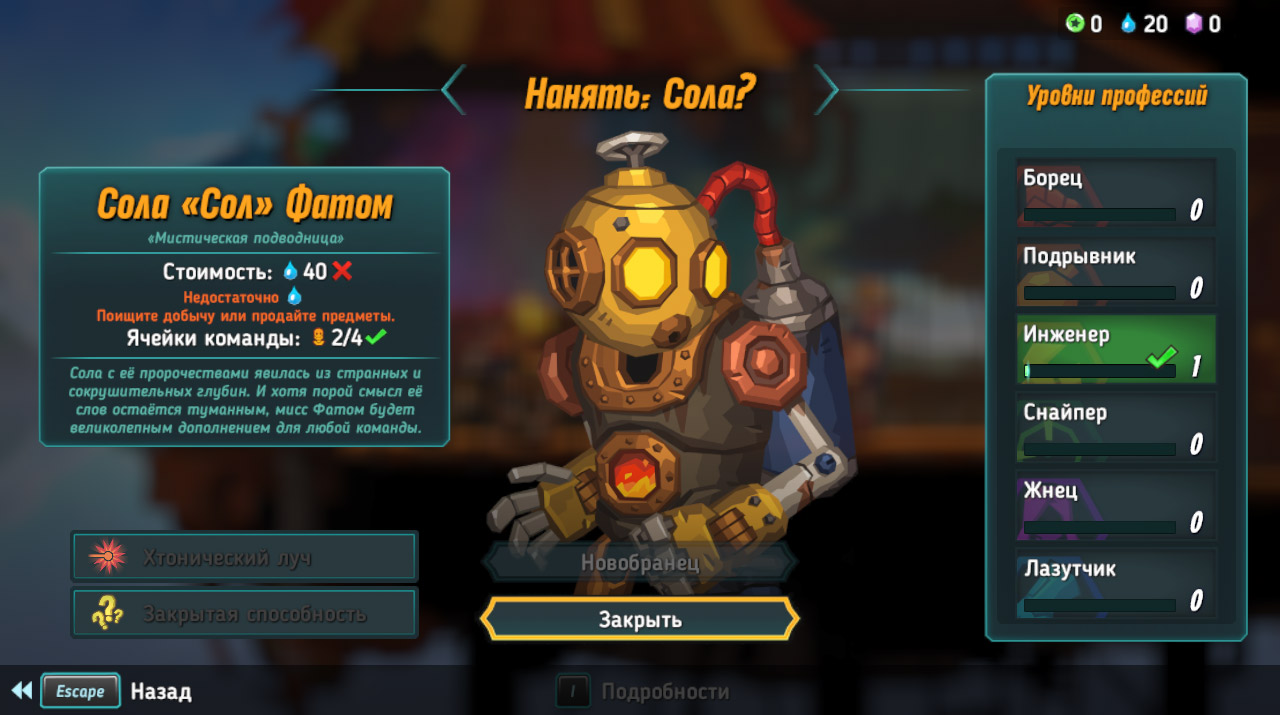Choose the Лазутчик profession row
Image resolution: width=1280 pixels, height=715 pixels.
1116,583
